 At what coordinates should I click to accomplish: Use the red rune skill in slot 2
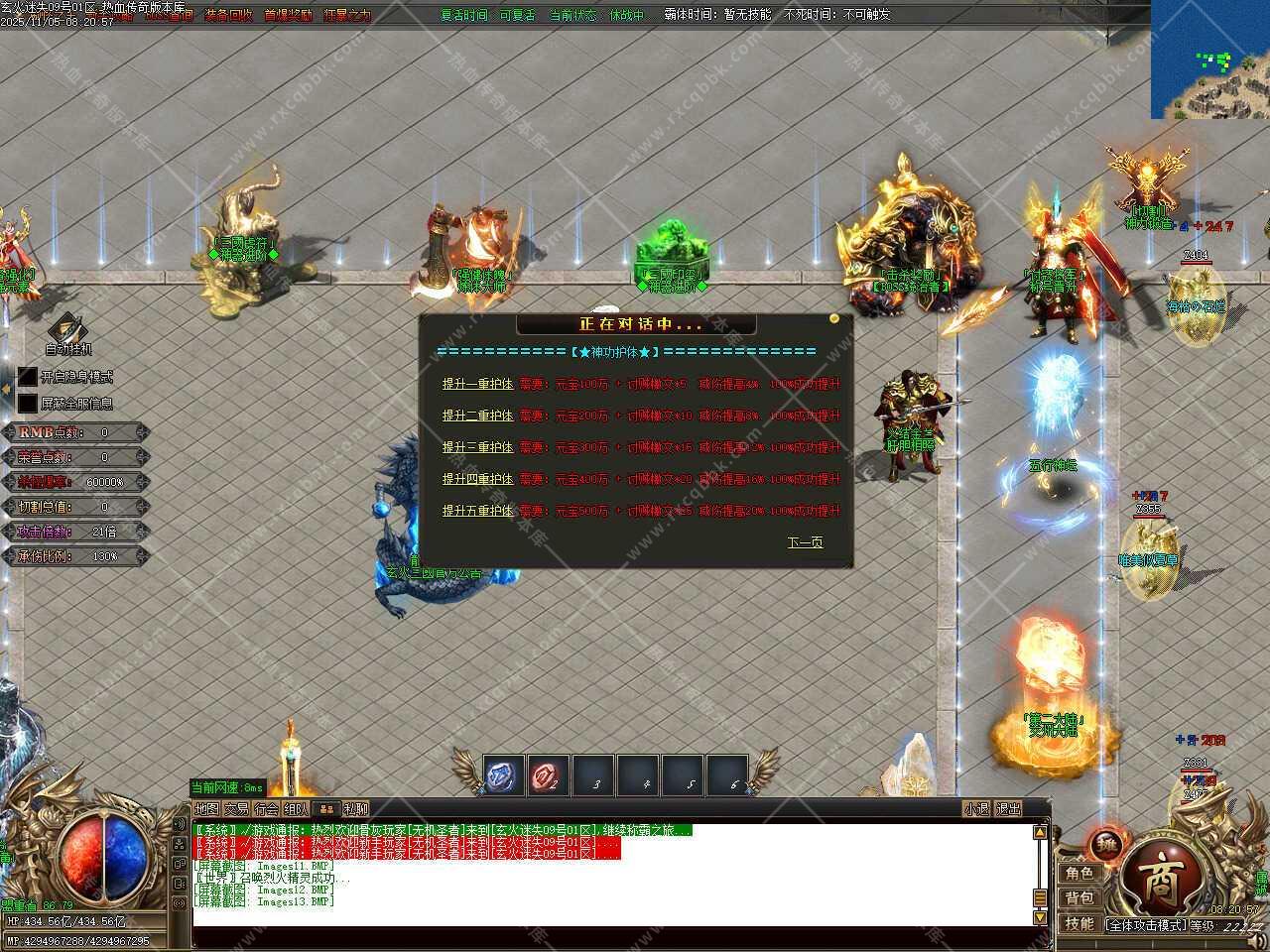[548, 776]
